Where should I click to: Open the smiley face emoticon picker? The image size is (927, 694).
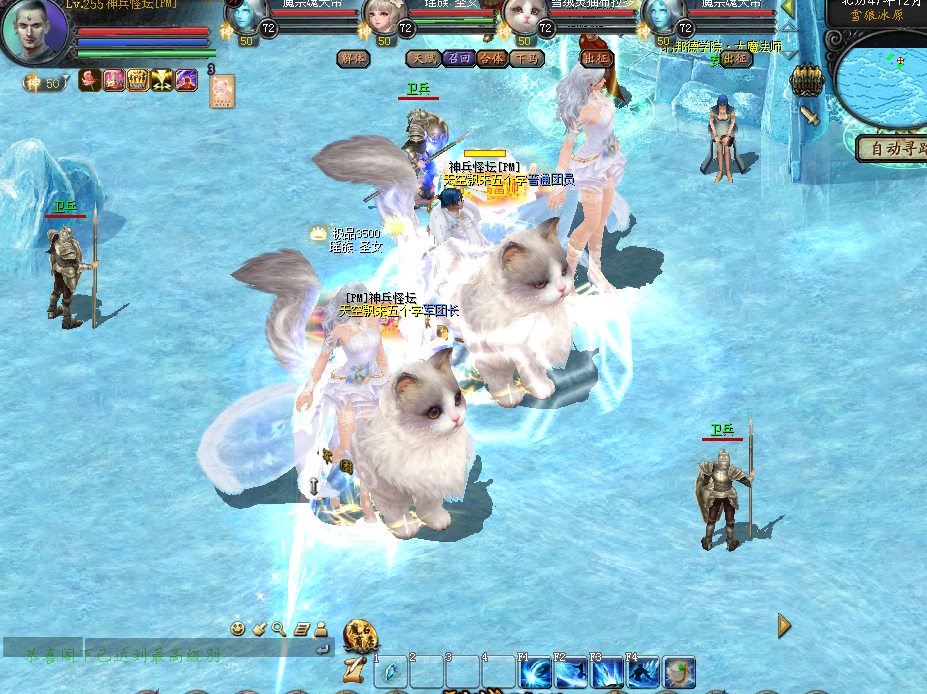[238, 629]
